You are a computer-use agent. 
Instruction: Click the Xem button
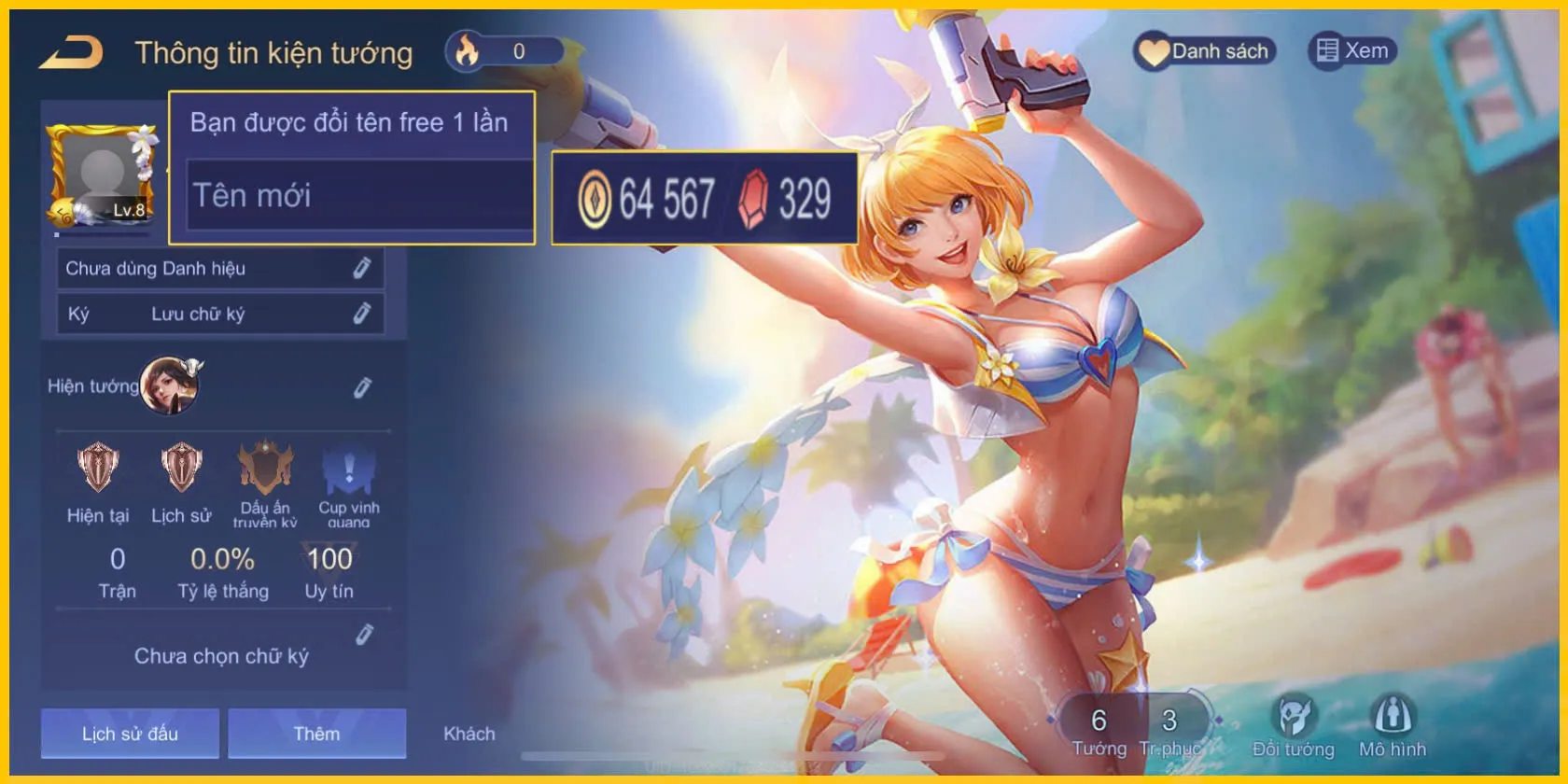click(1352, 50)
